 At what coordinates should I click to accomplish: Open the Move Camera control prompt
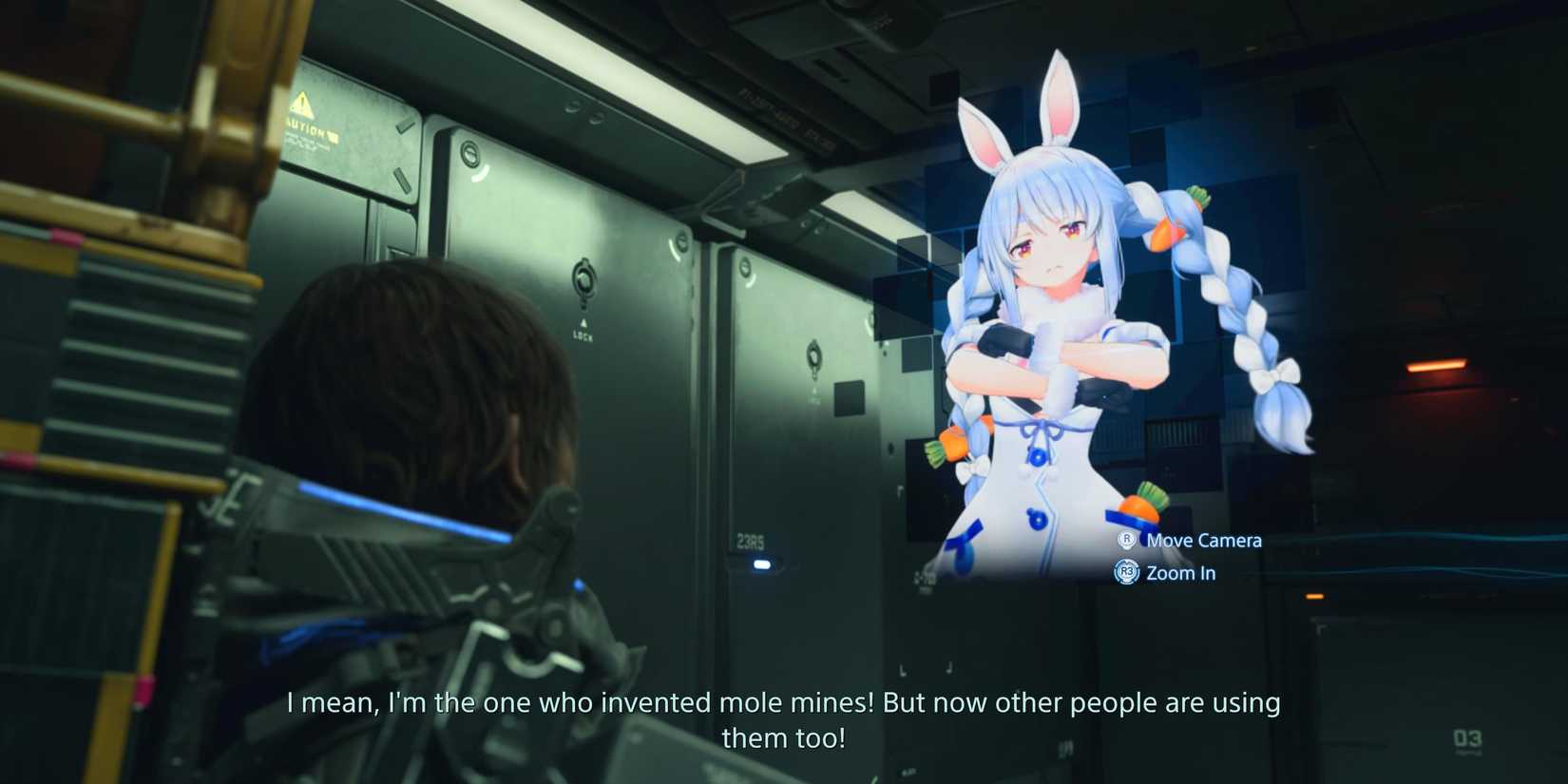(x=1204, y=540)
